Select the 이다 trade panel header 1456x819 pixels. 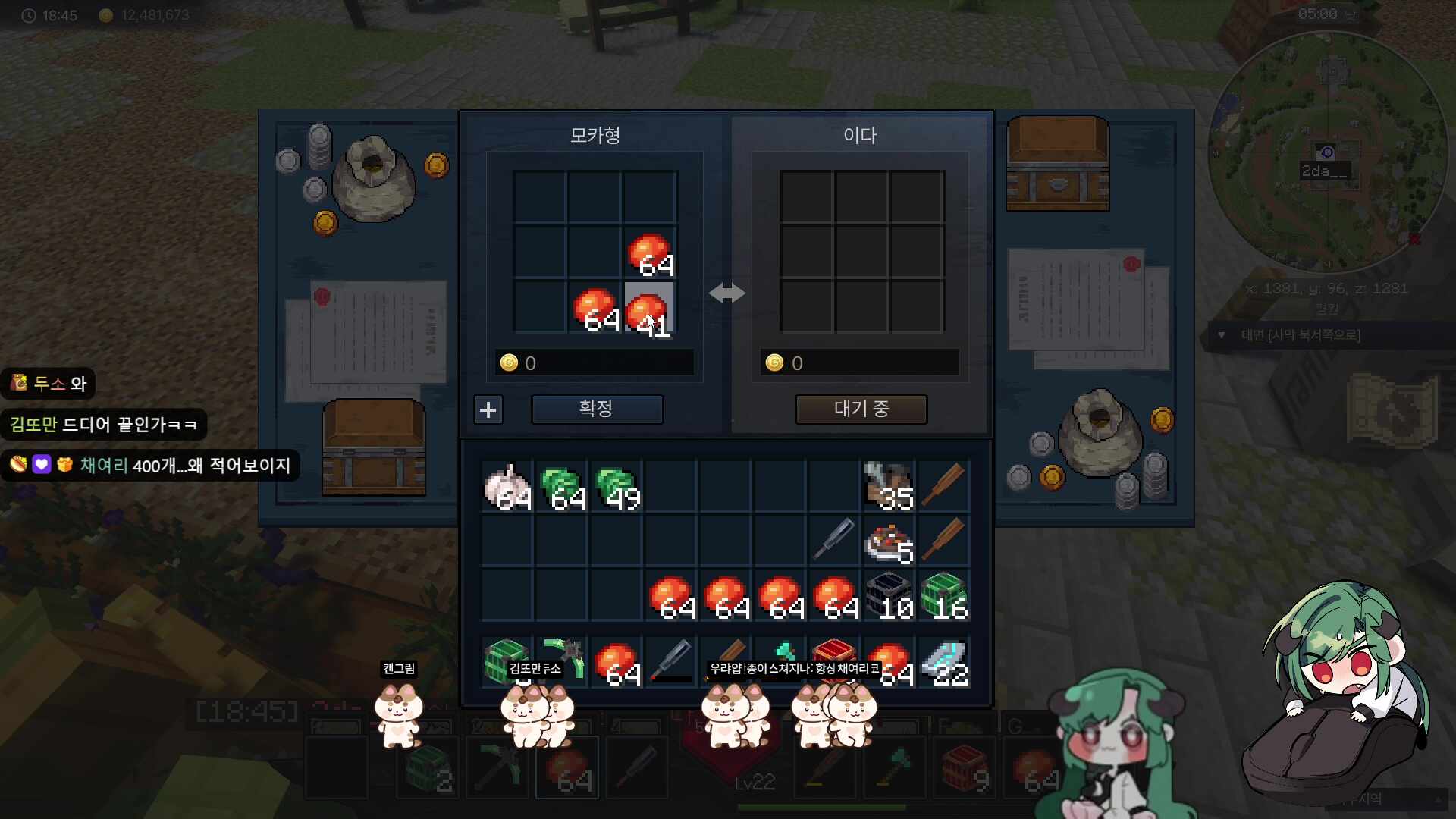[x=861, y=136]
